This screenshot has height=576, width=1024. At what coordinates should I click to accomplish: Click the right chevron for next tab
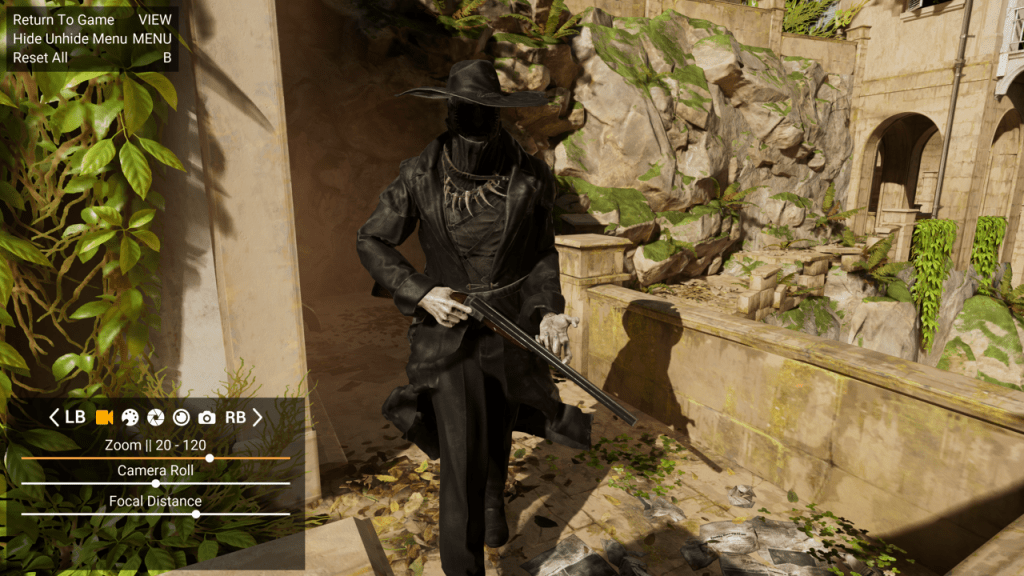[x=257, y=417]
